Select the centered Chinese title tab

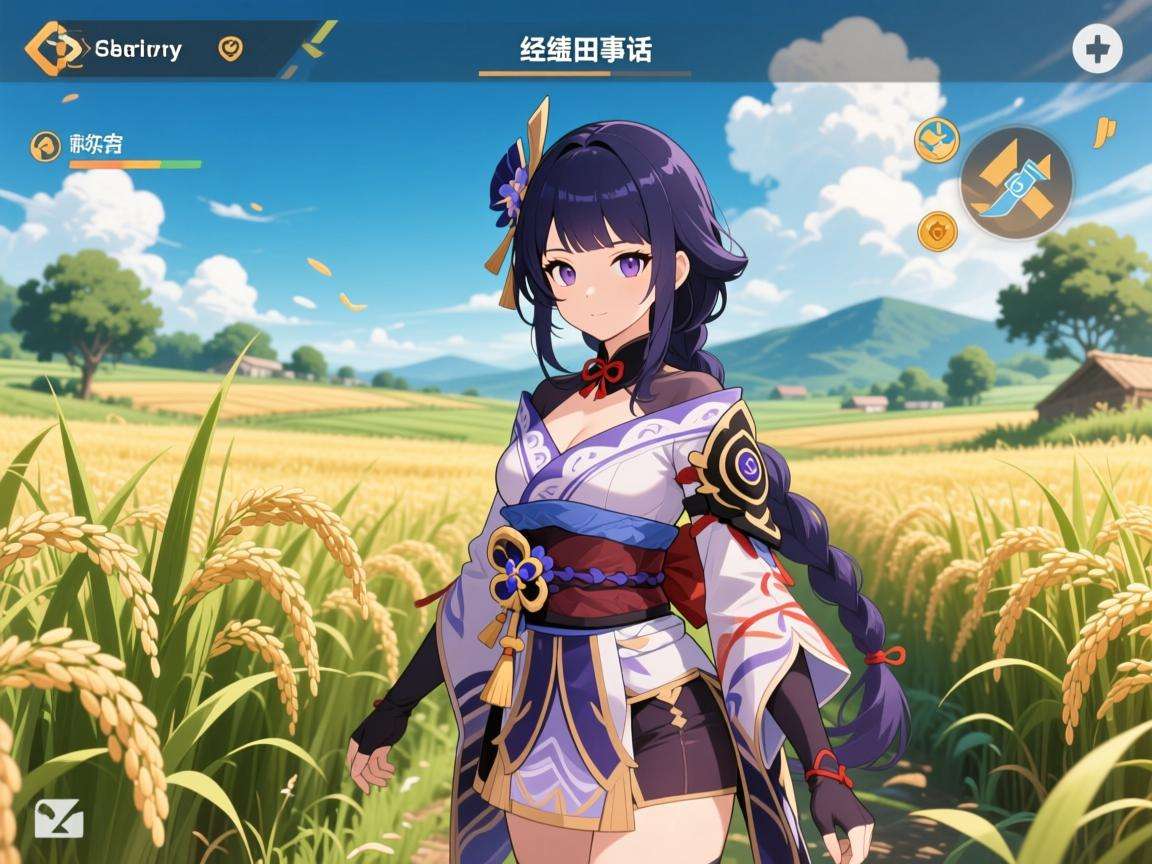pos(585,49)
